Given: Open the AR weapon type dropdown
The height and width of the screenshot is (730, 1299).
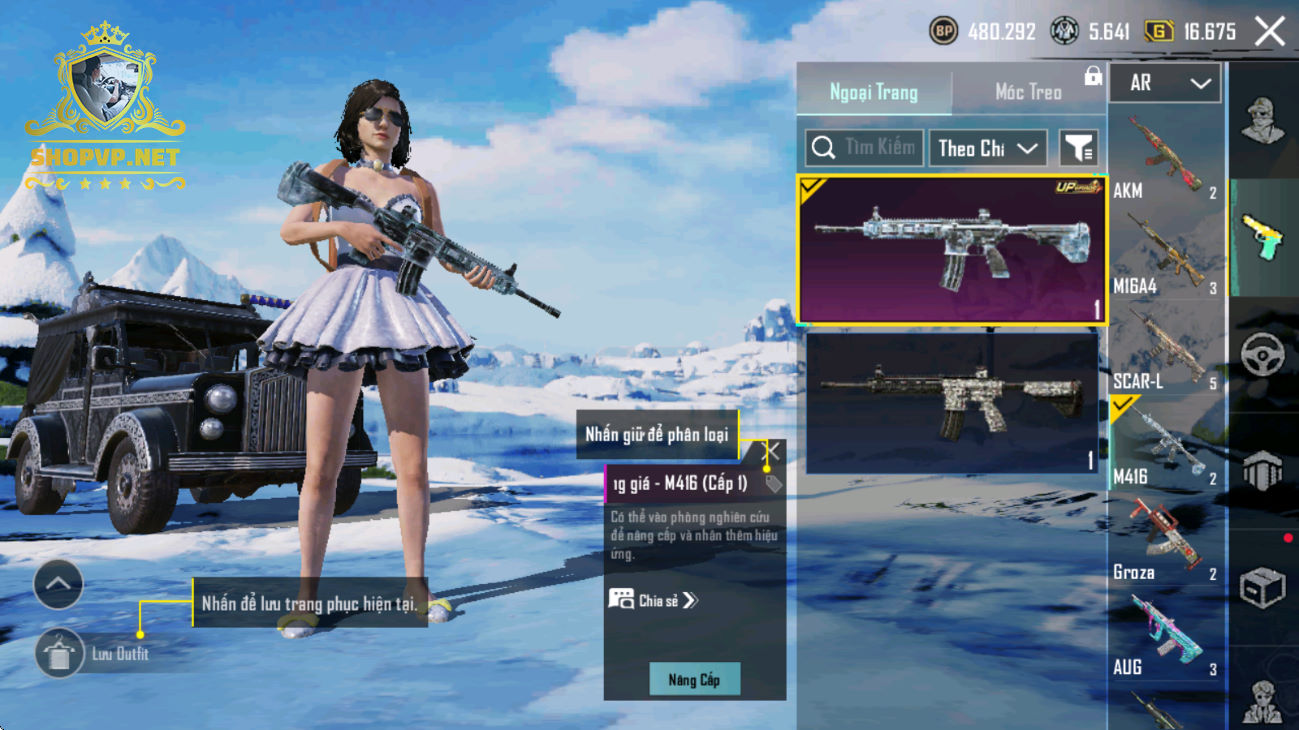Looking at the screenshot, I should 1165,84.
